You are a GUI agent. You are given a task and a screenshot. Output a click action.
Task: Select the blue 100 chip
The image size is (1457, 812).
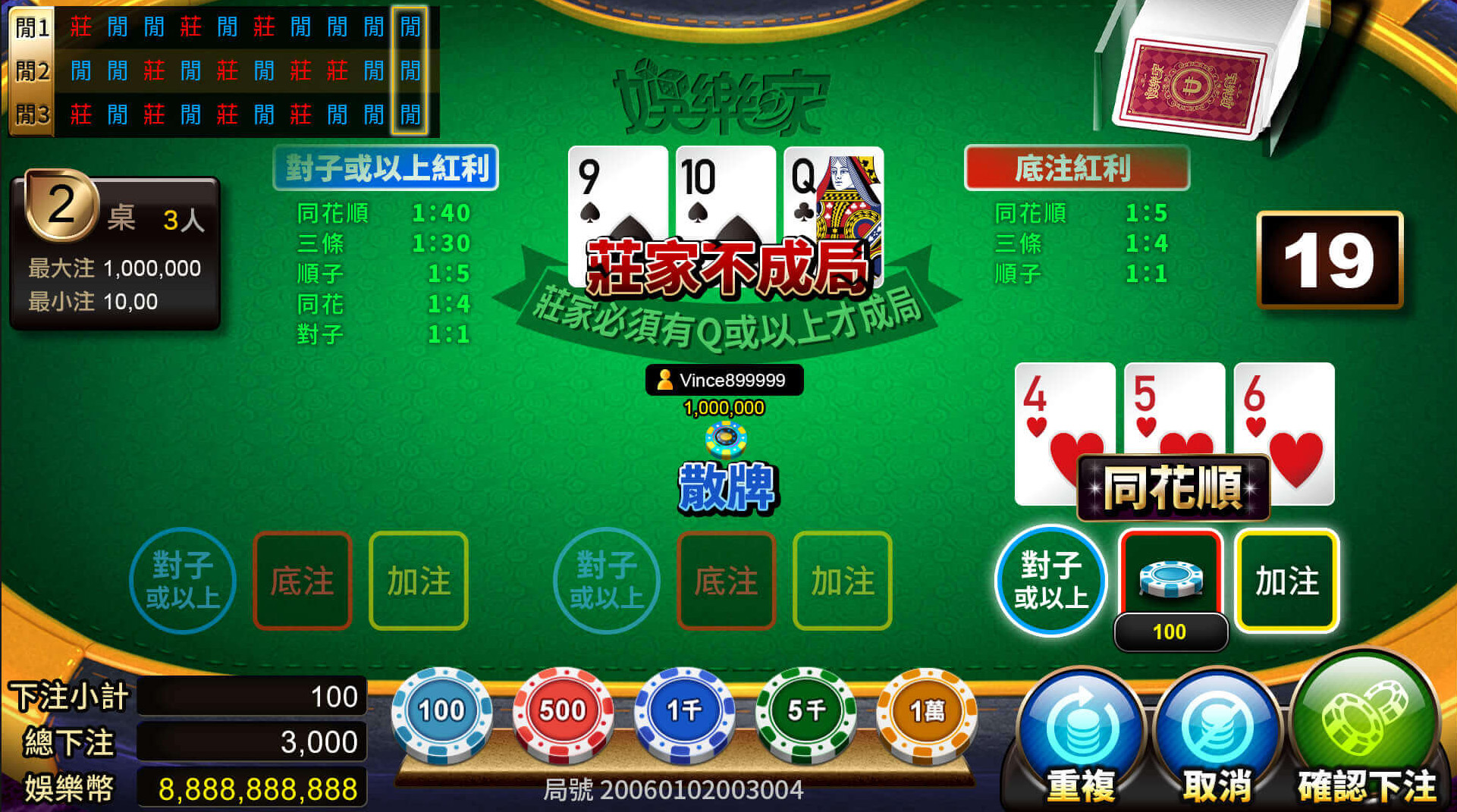click(x=441, y=711)
